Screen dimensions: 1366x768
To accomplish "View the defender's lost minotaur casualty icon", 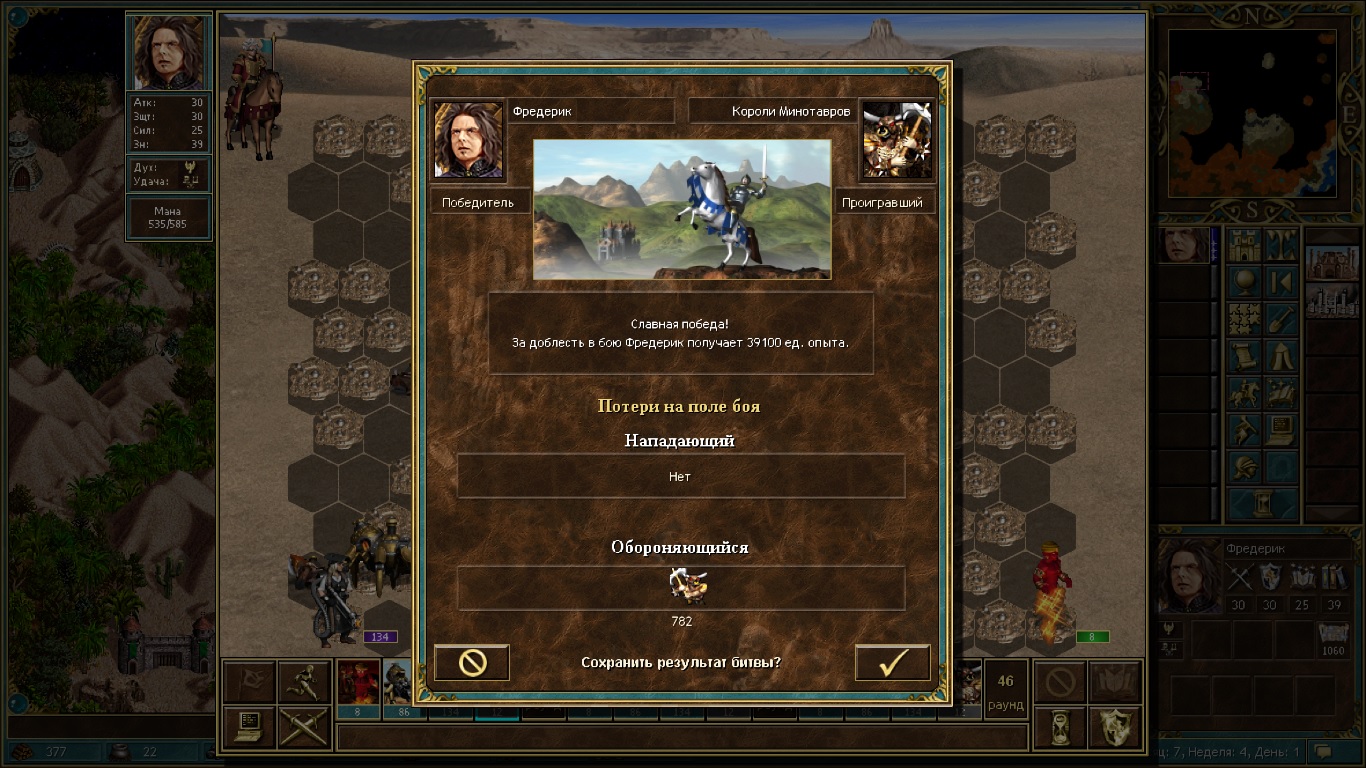I will point(686,586).
